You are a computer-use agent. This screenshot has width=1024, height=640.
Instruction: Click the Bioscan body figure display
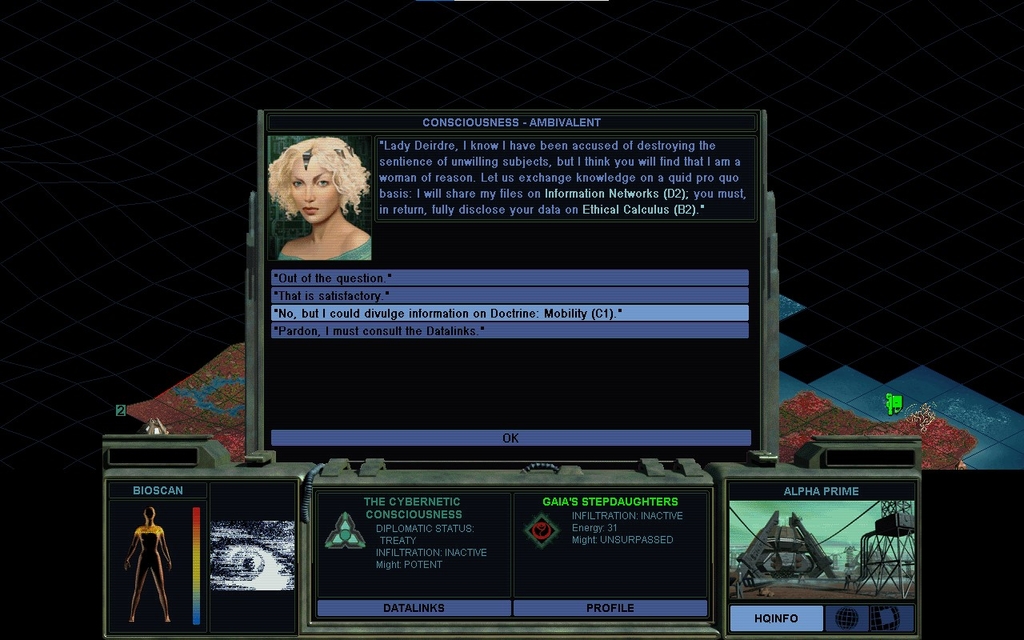click(148, 564)
